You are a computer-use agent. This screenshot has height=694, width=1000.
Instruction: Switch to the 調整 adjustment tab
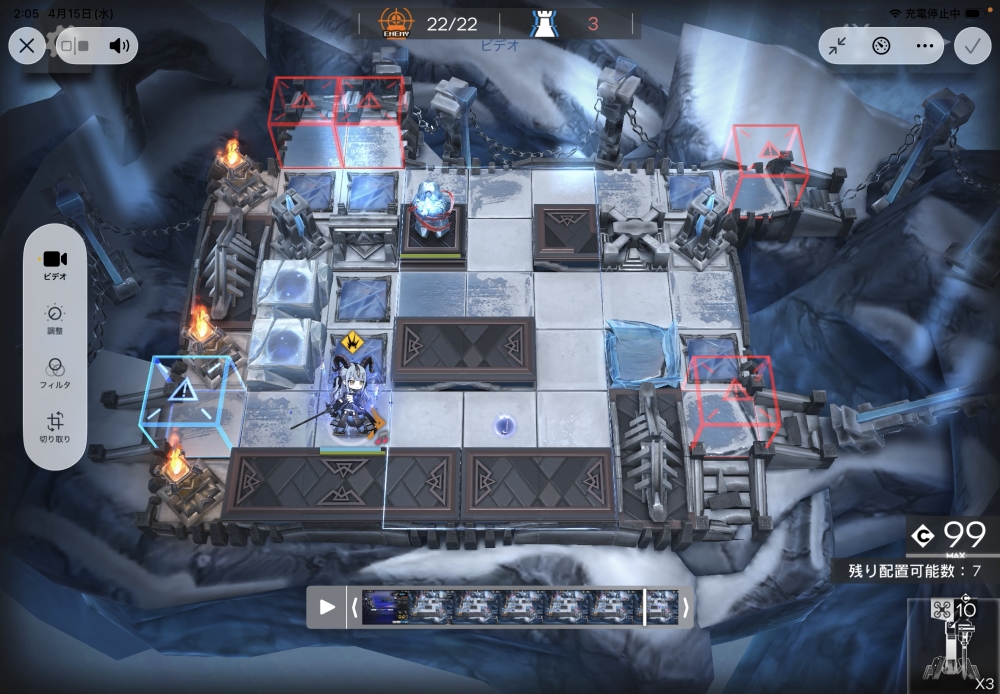click(x=55, y=320)
